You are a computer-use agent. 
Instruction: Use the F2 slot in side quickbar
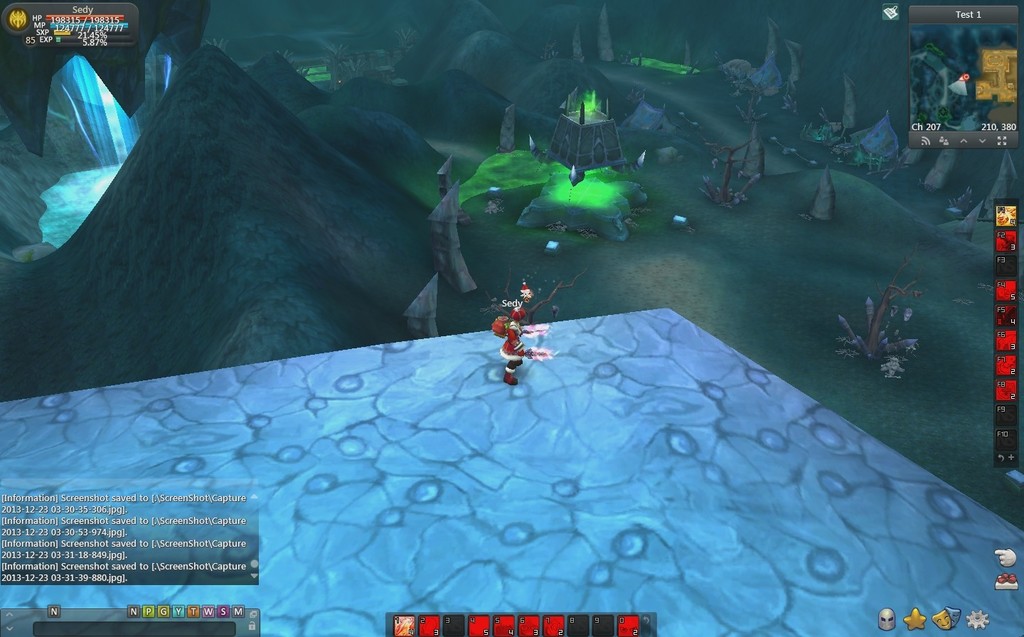click(x=1006, y=241)
